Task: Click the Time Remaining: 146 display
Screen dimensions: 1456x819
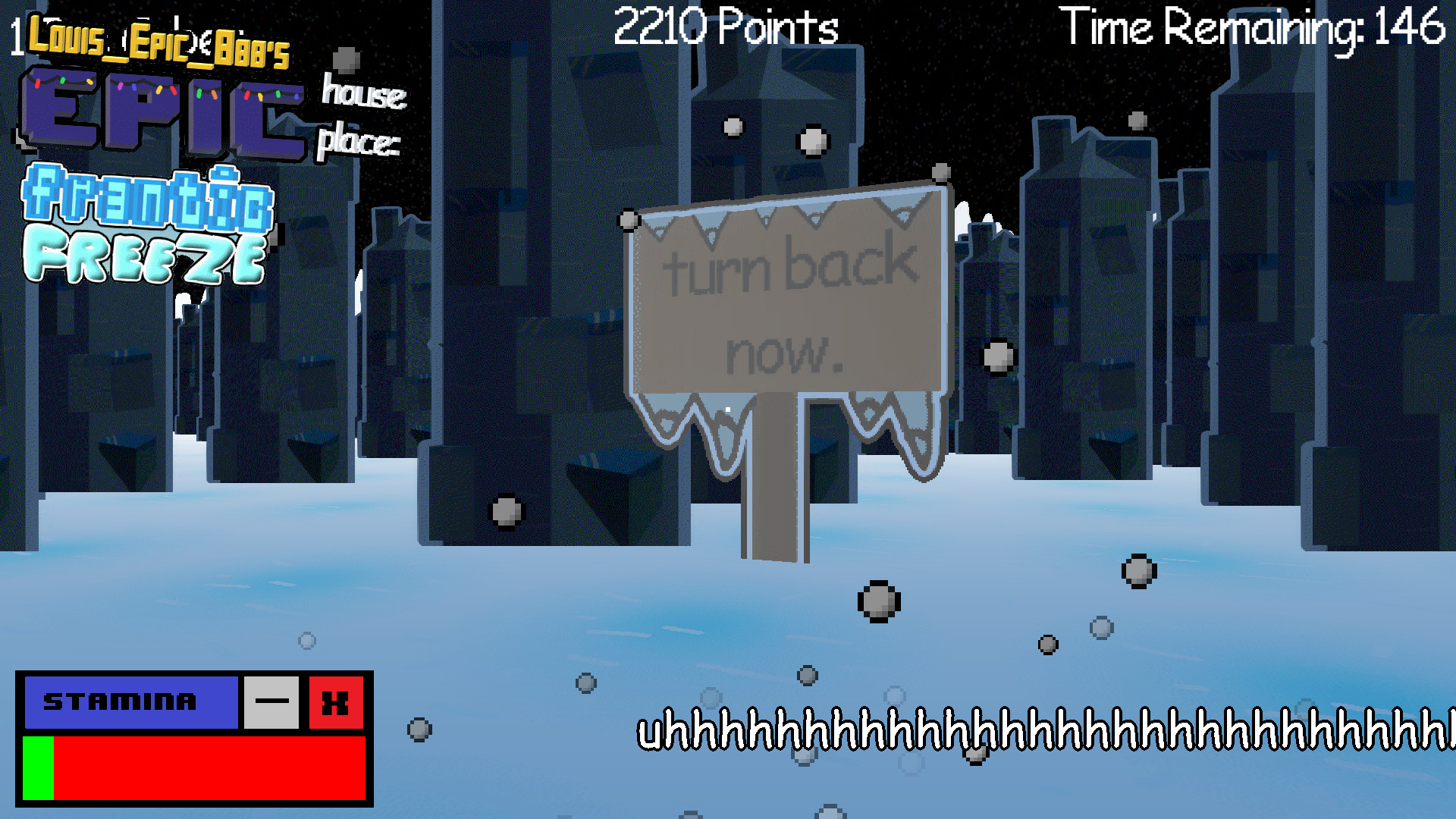Action: pos(1251,29)
